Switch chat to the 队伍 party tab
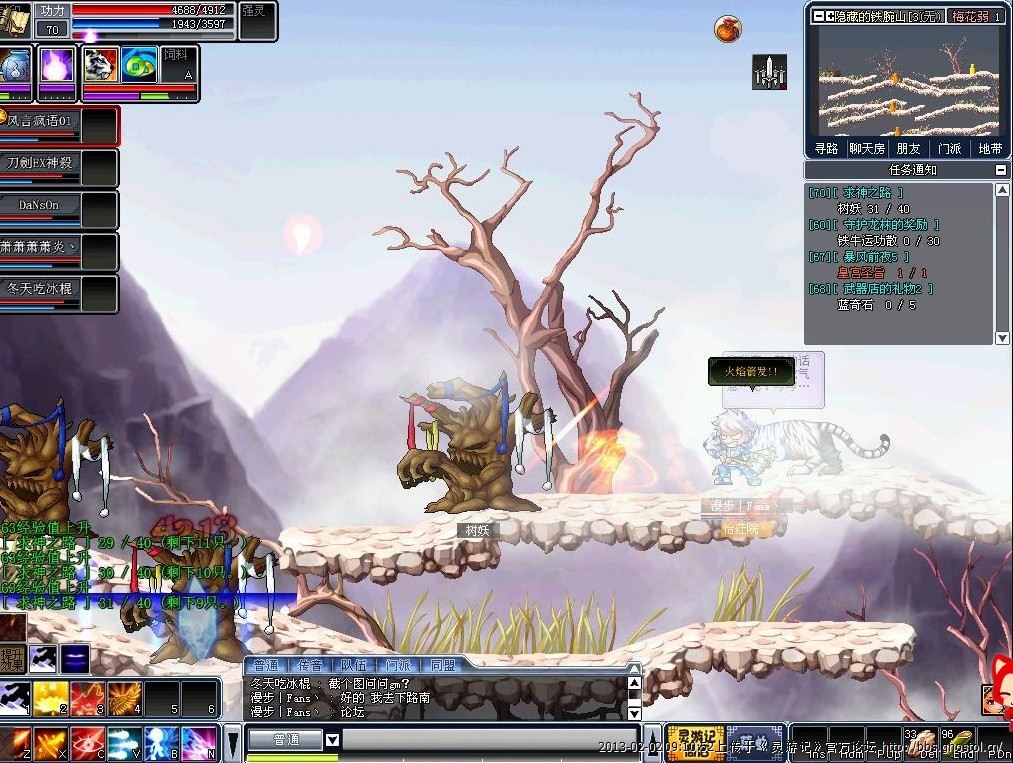Image resolution: width=1013 pixels, height=763 pixels. (354, 665)
